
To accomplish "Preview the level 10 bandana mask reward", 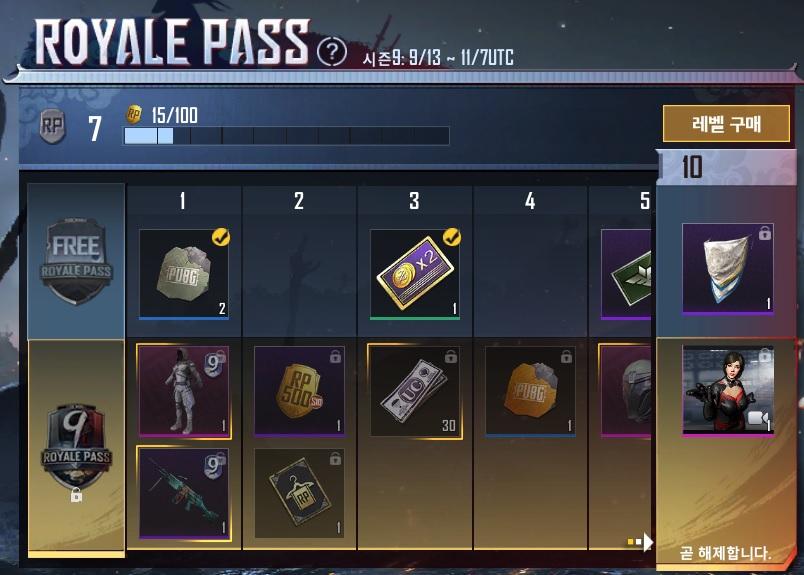I will coord(727,268).
